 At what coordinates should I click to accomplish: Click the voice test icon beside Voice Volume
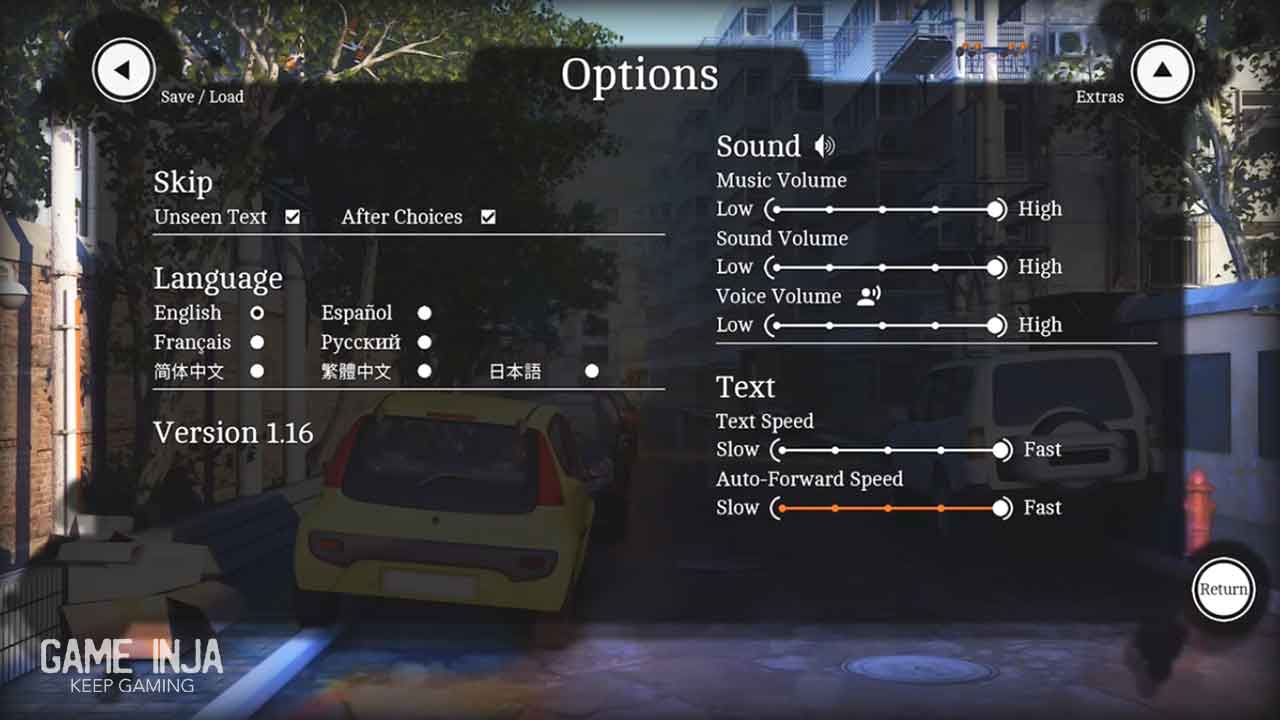(x=868, y=296)
